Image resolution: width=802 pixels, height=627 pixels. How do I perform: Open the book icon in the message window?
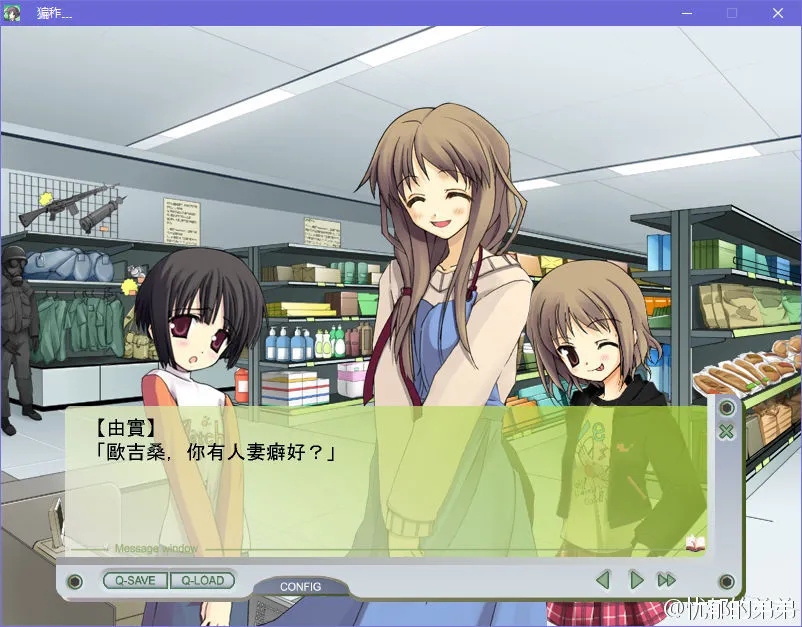[x=695, y=543]
